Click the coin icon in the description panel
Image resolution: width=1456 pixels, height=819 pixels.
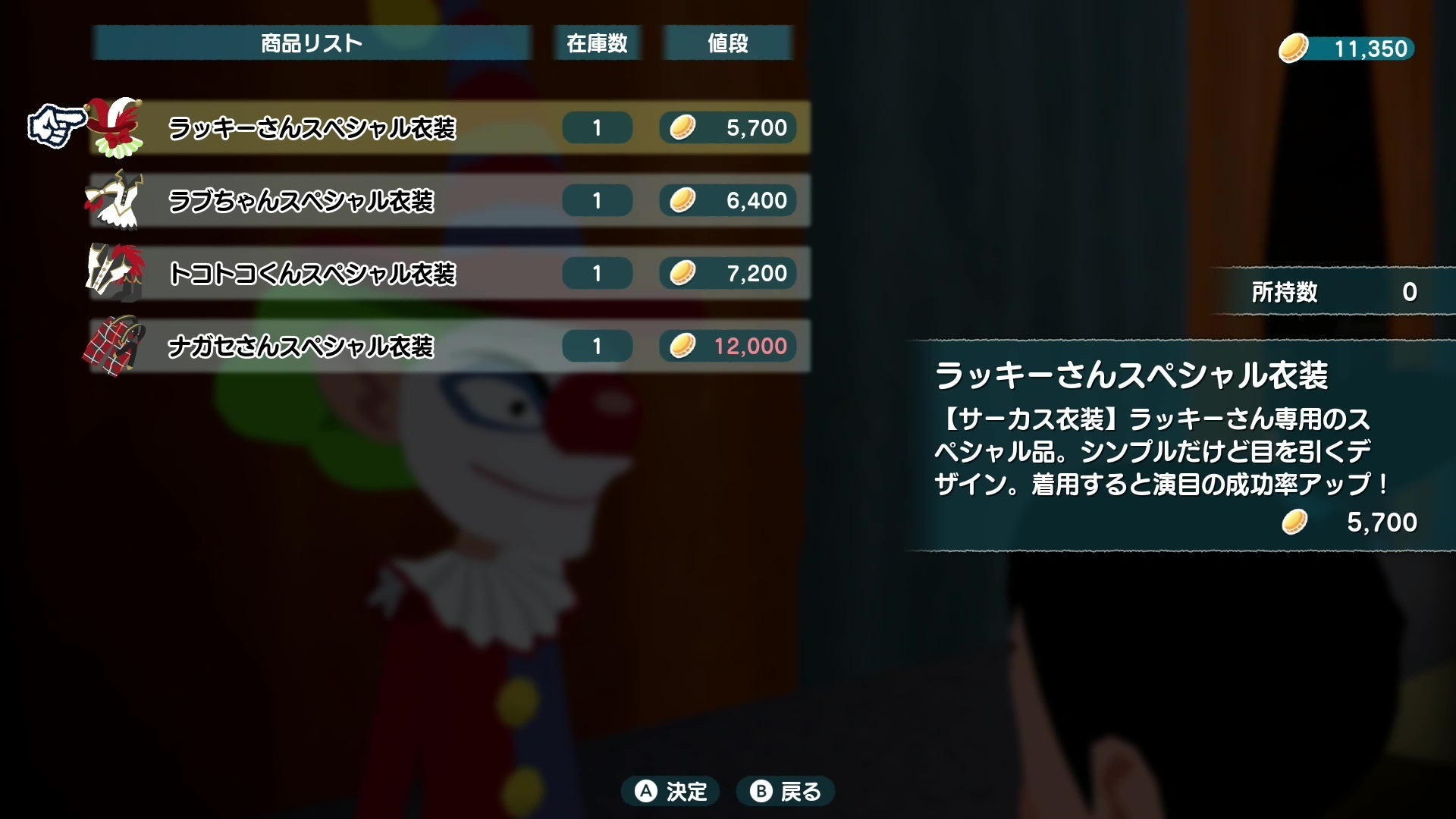point(1295,522)
